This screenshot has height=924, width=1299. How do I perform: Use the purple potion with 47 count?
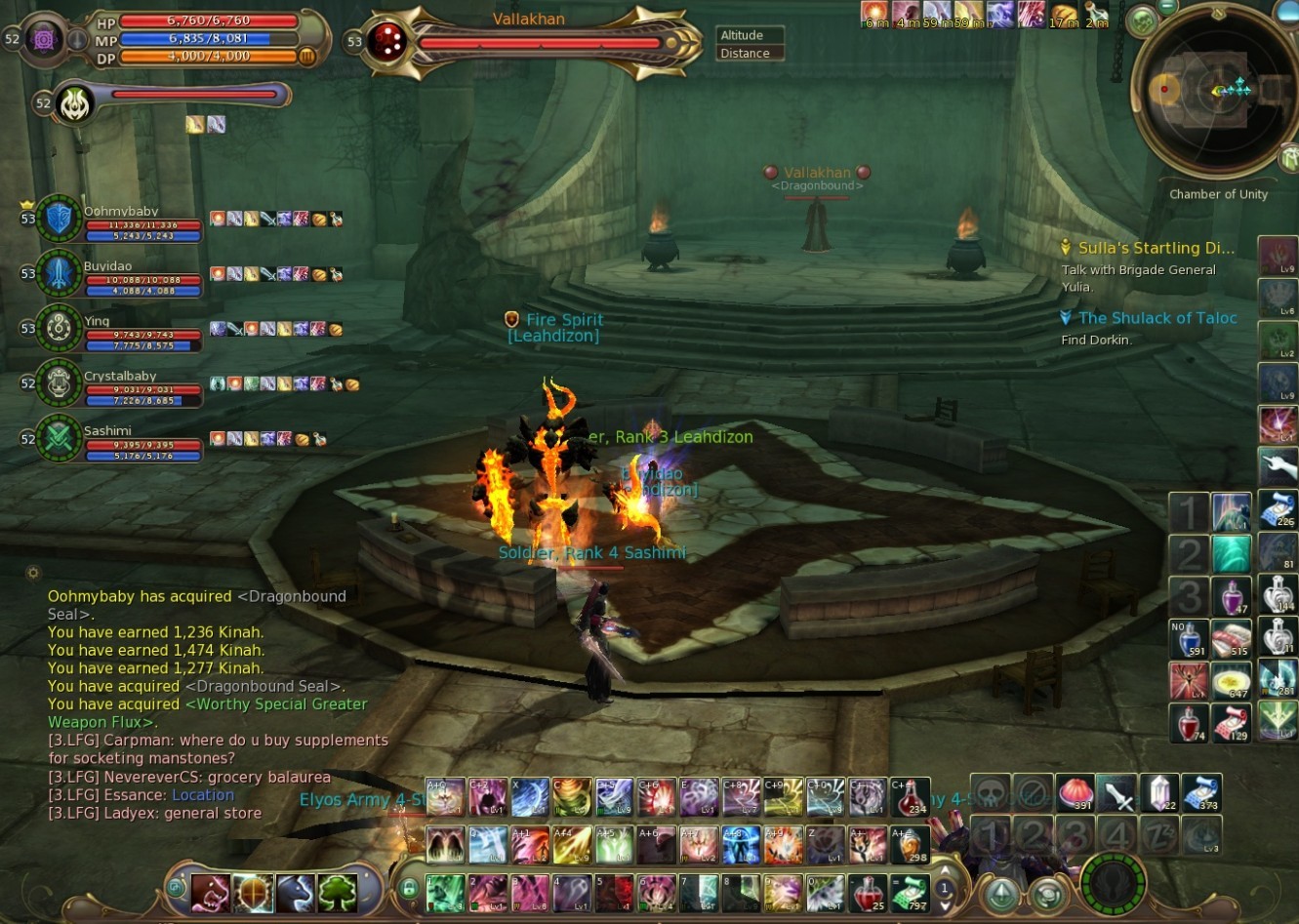click(1232, 595)
